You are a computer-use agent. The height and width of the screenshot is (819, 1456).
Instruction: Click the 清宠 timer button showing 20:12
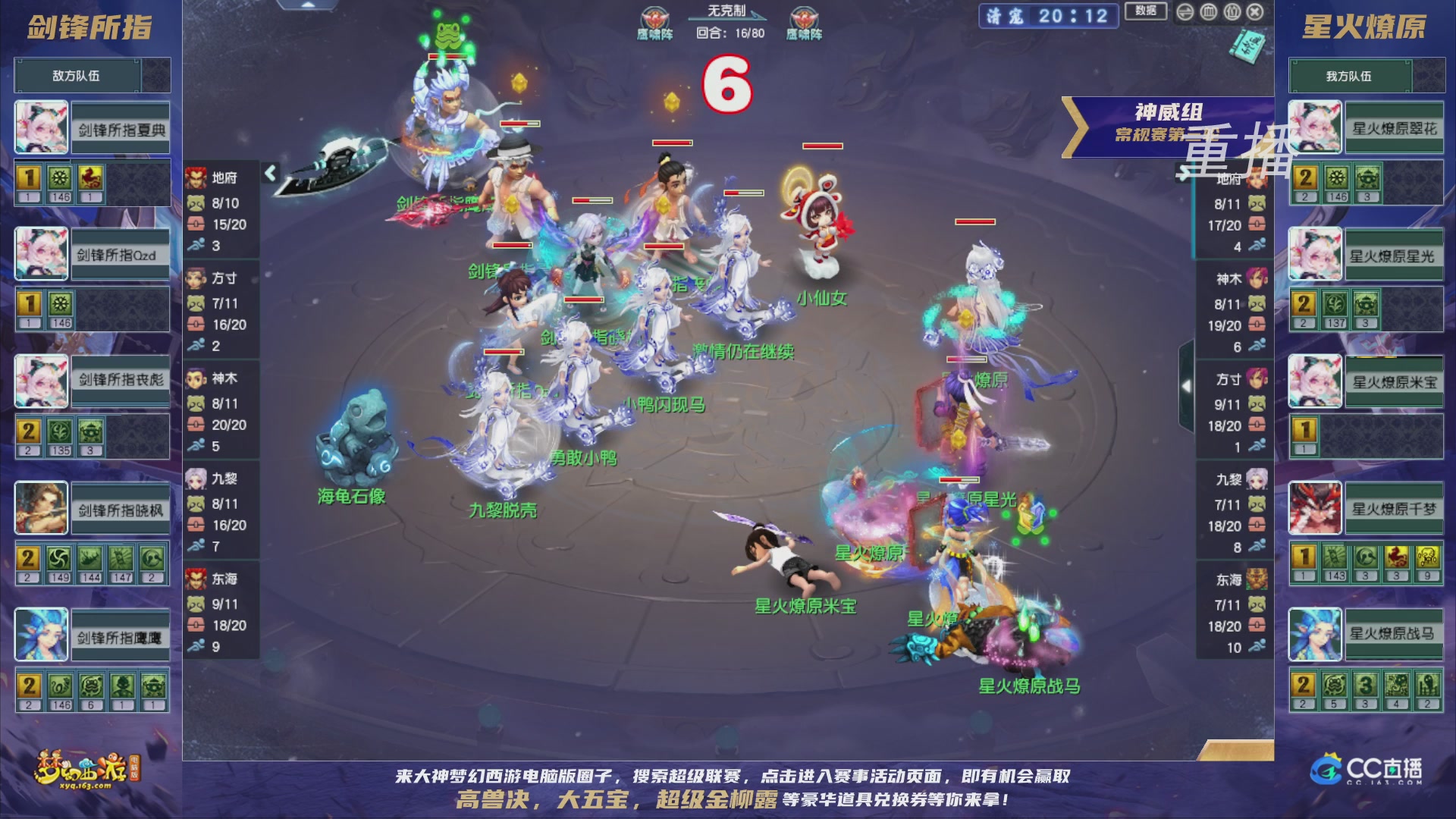coord(1046,17)
